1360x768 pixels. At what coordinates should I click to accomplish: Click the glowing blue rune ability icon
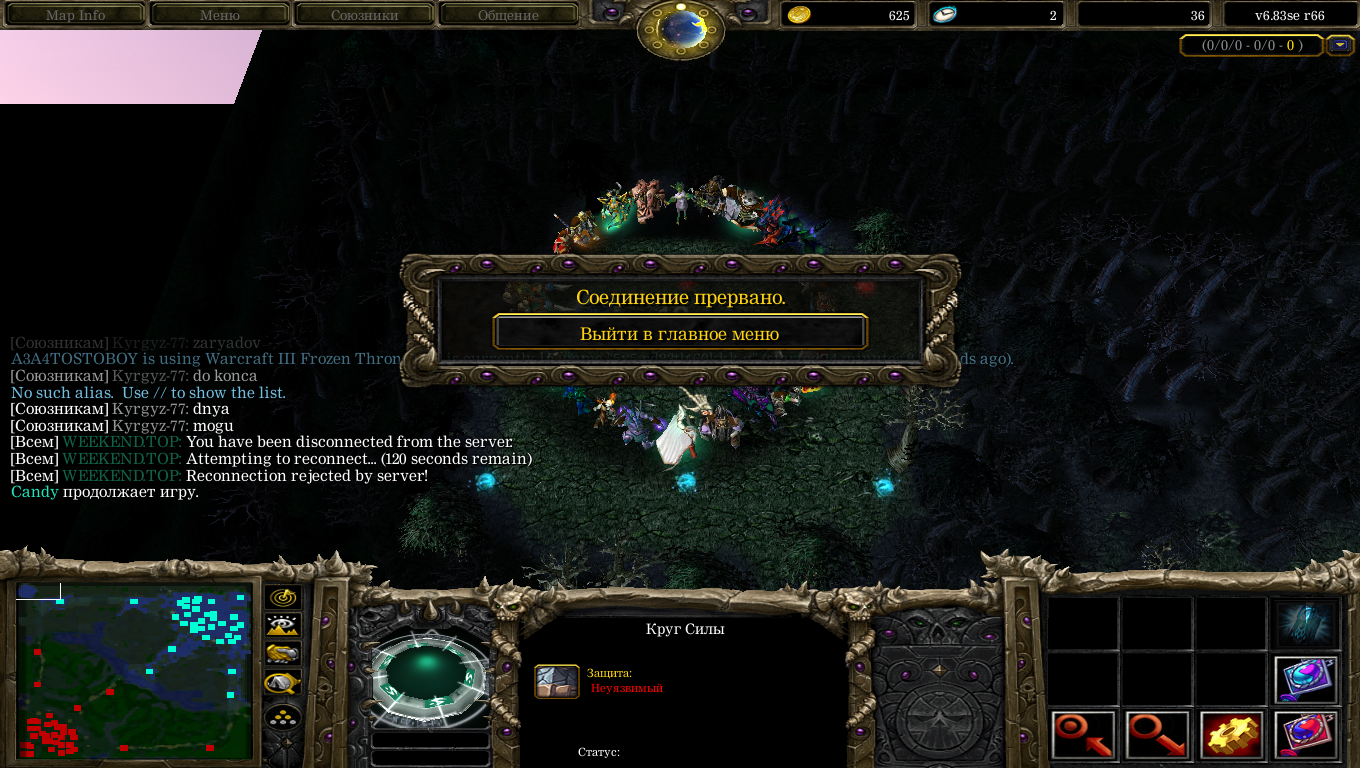coord(1306,623)
